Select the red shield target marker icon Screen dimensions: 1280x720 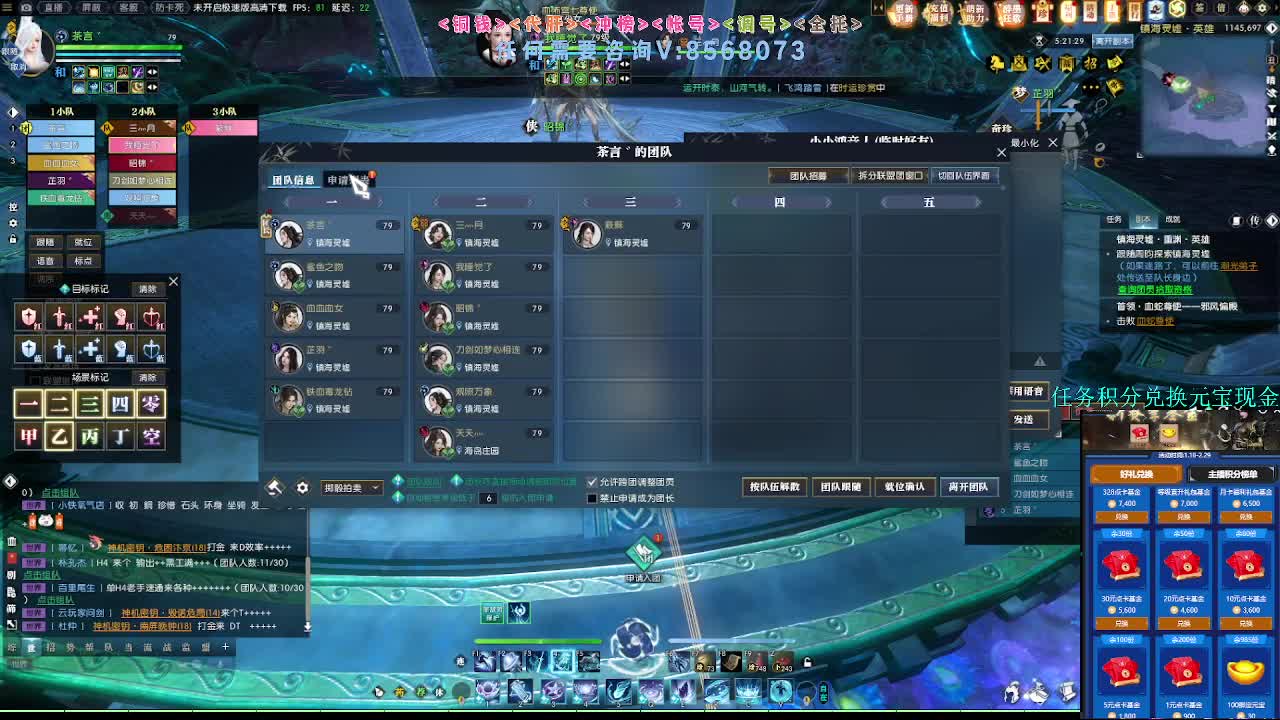29,316
